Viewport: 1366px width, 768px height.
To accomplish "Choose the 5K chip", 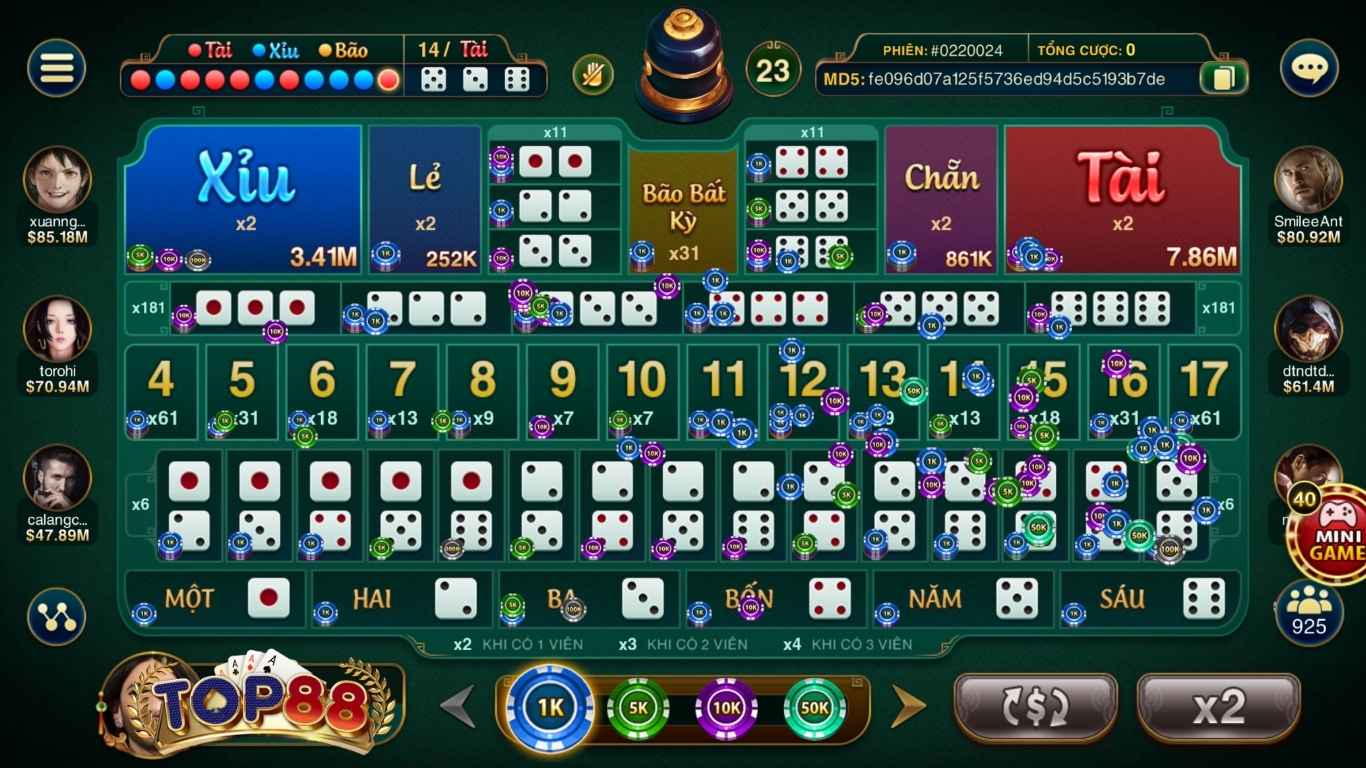I will (638, 708).
